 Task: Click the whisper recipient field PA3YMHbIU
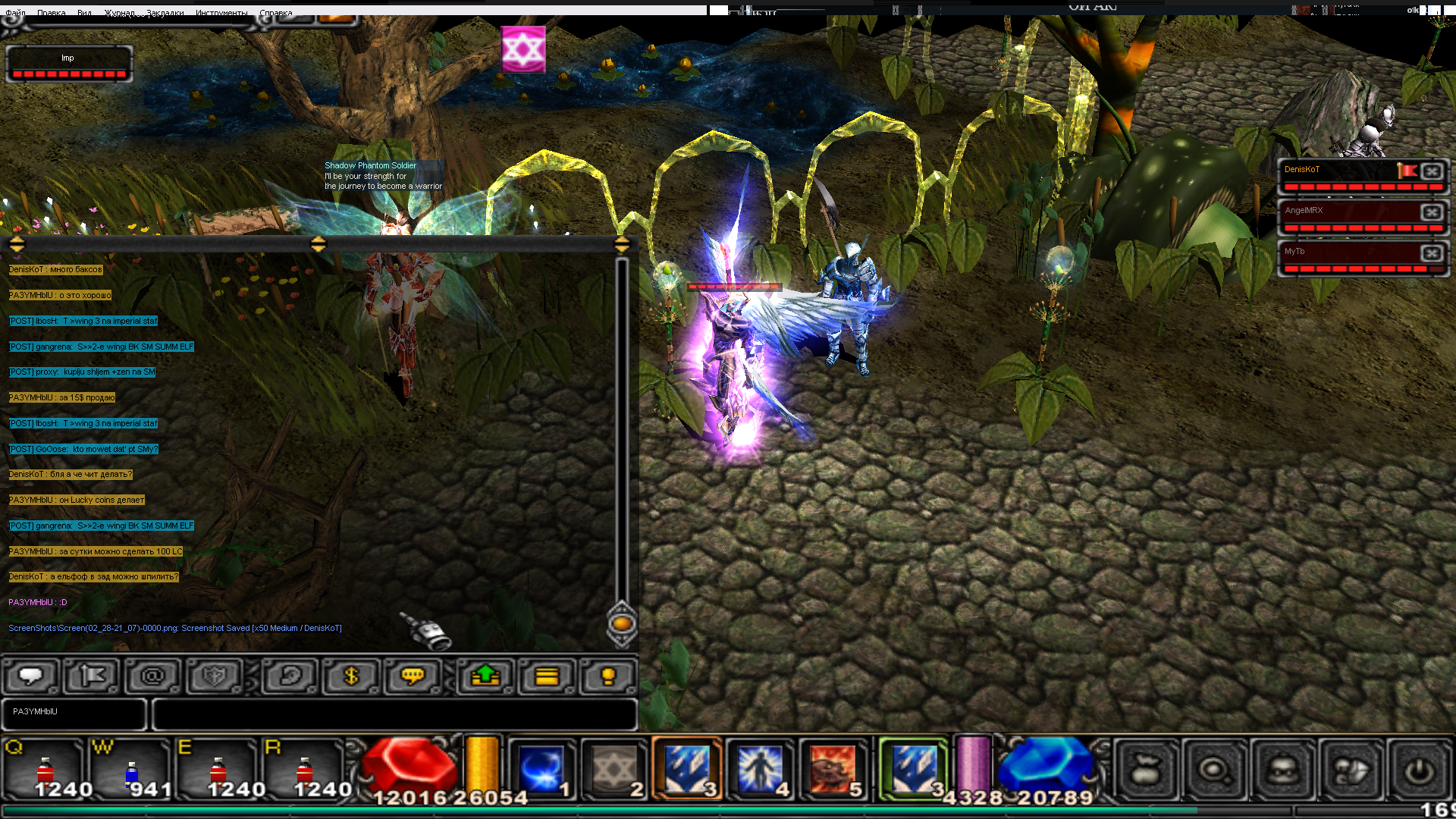pos(74,714)
